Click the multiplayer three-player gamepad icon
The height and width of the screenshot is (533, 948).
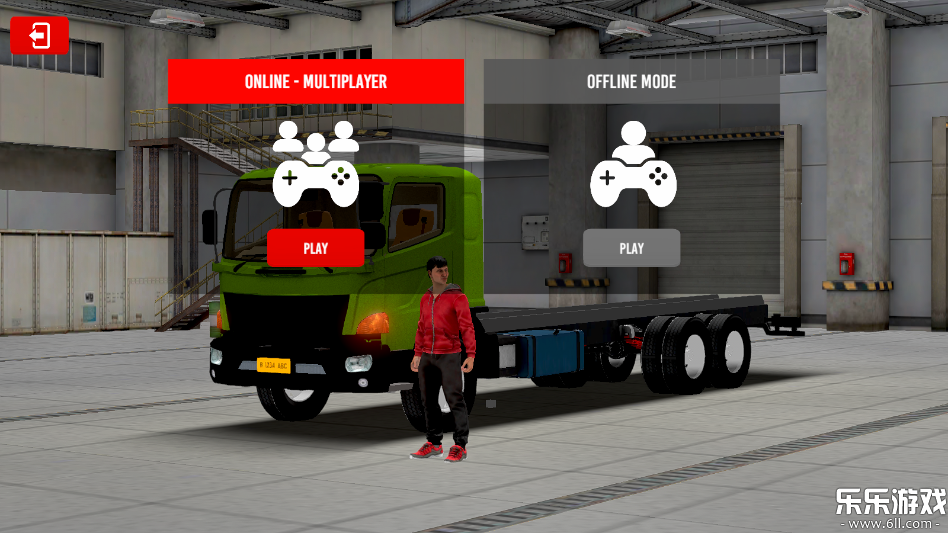click(315, 165)
